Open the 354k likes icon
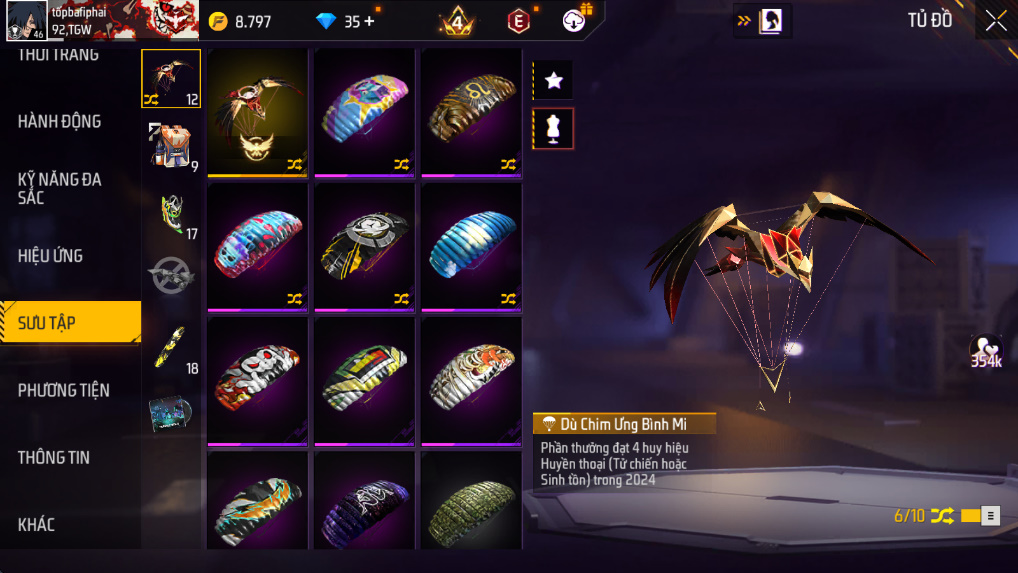The width and height of the screenshot is (1018, 573). click(x=986, y=351)
